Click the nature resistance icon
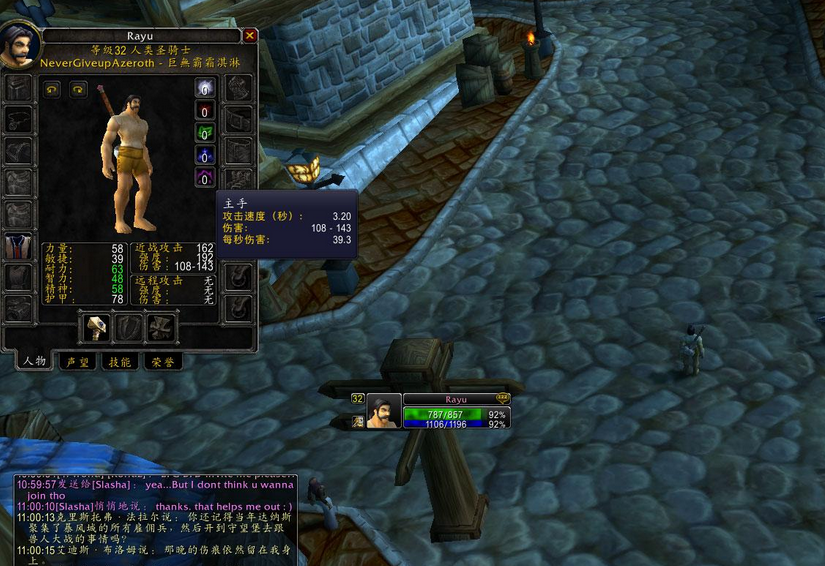The height and width of the screenshot is (566, 825). pyautogui.click(x=204, y=133)
